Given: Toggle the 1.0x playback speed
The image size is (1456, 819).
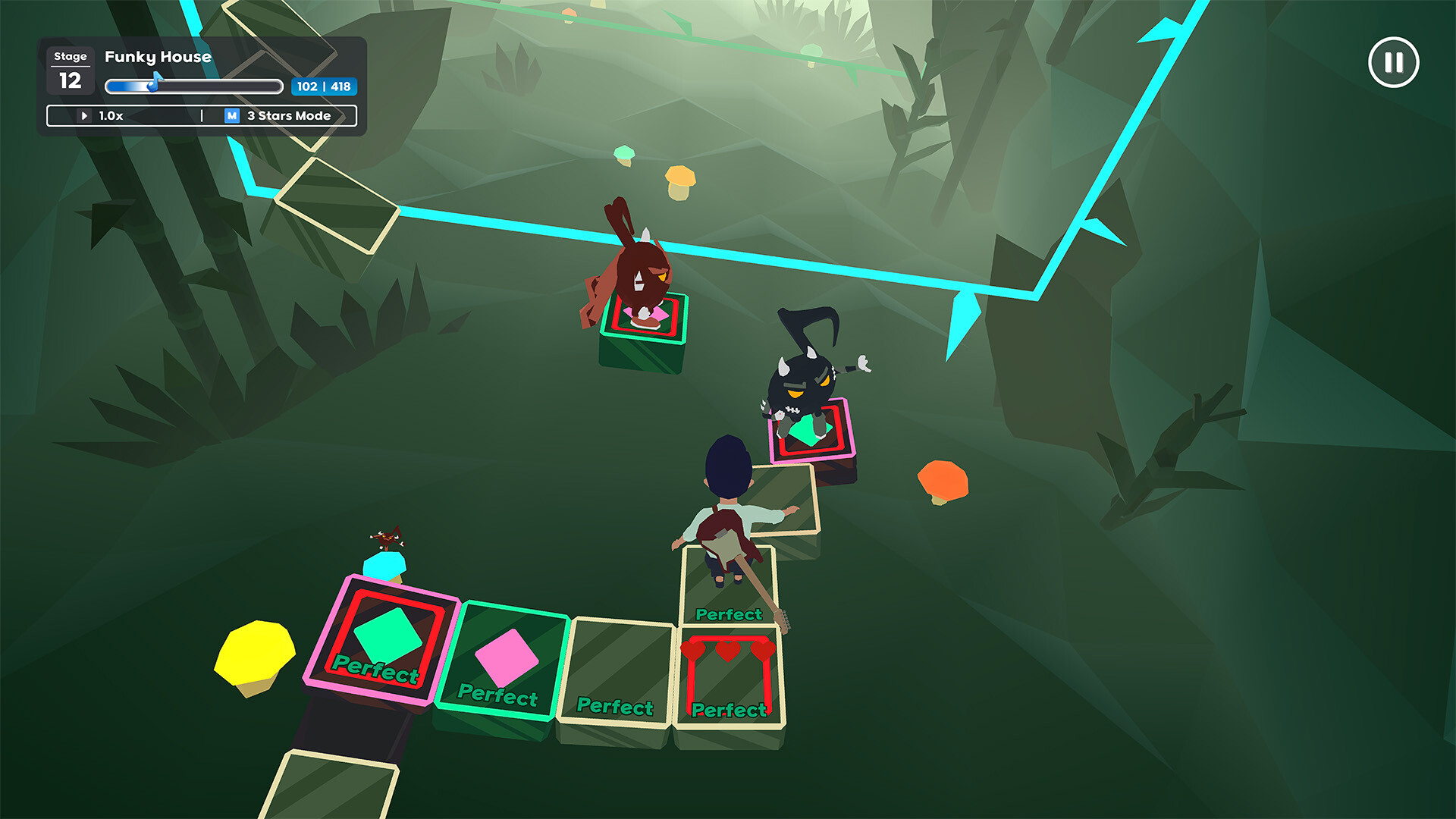Looking at the screenshot, I should point(110,115).
